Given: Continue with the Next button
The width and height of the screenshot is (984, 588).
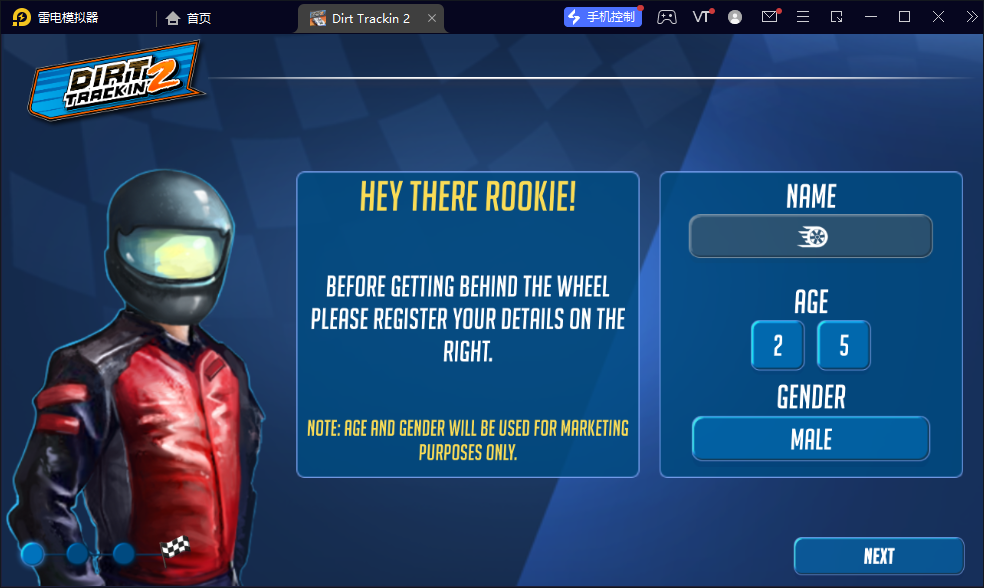Looking at the screenshot, I should [x=878, y=556].
